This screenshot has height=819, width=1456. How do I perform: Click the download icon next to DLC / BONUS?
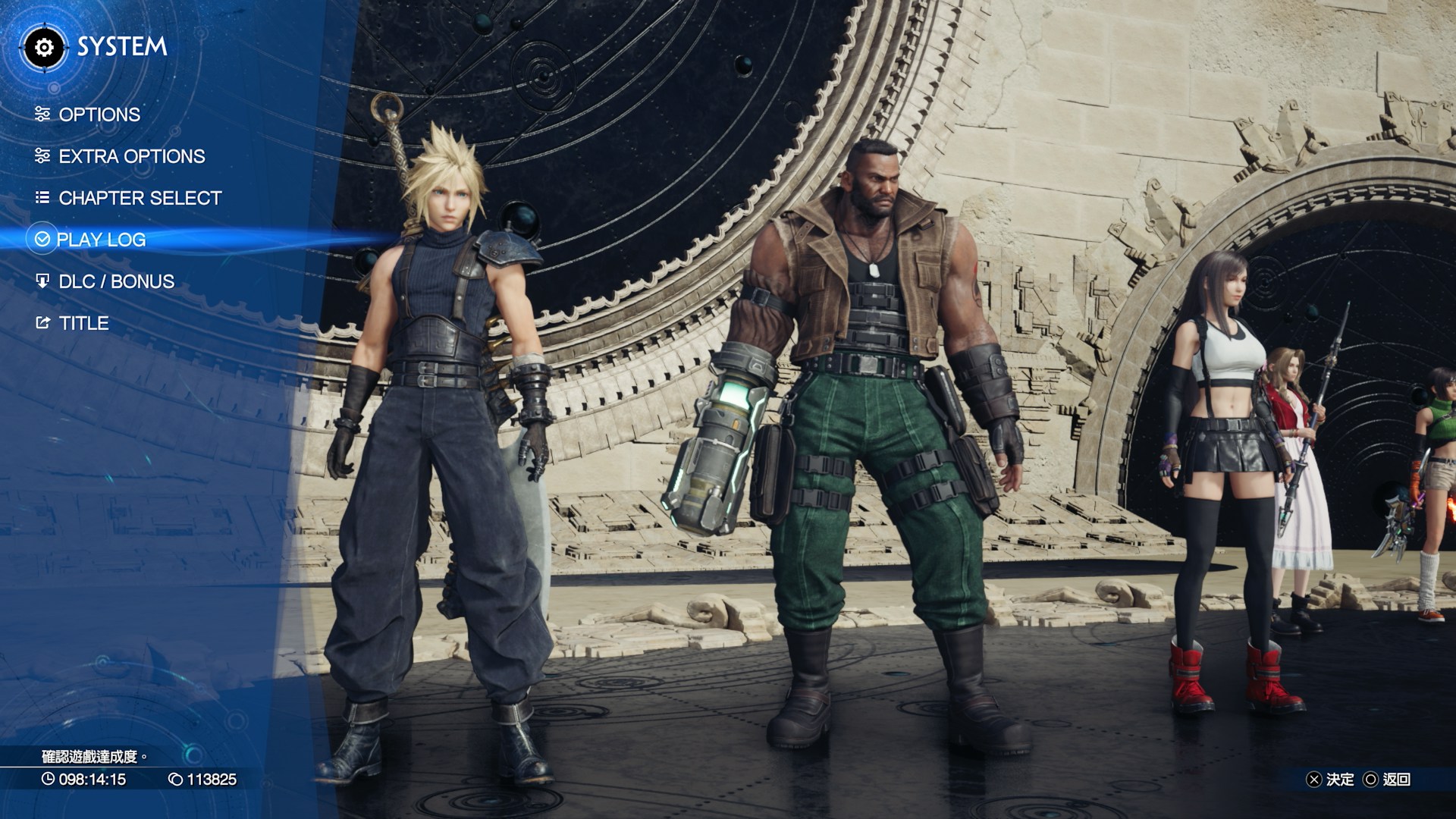(42, 281)
